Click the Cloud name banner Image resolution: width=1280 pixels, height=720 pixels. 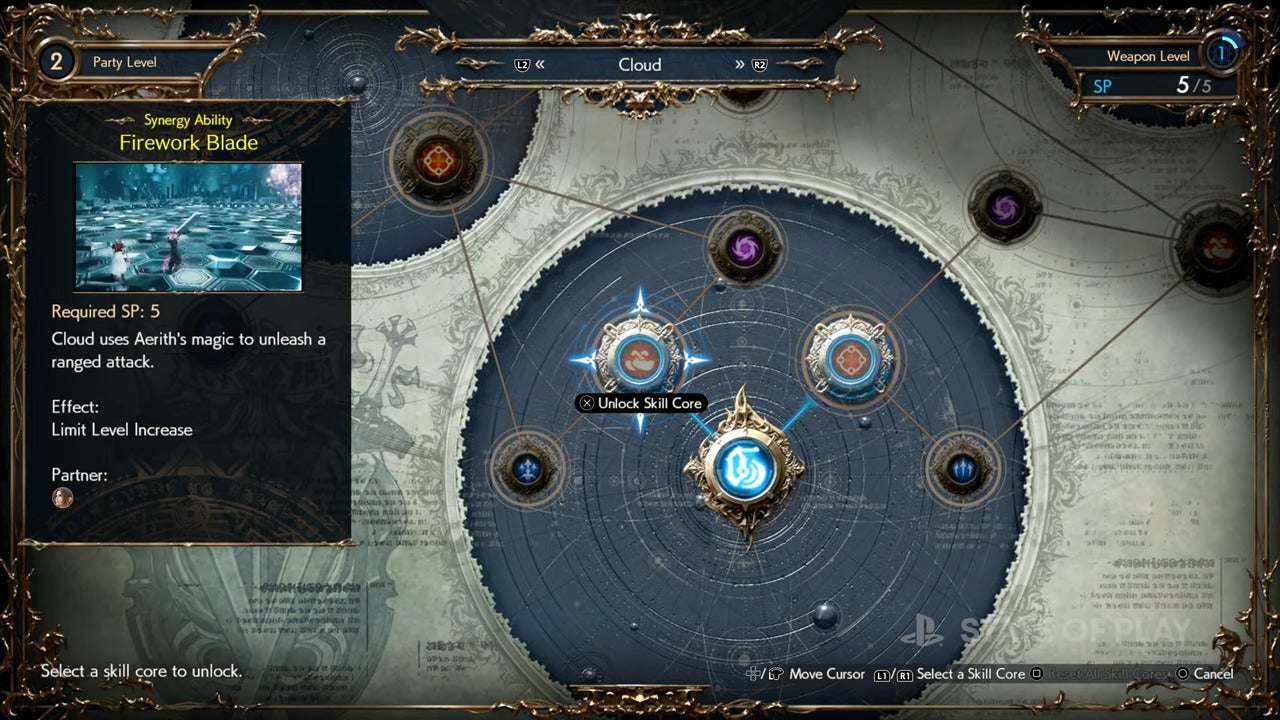[x=640, y=64]
